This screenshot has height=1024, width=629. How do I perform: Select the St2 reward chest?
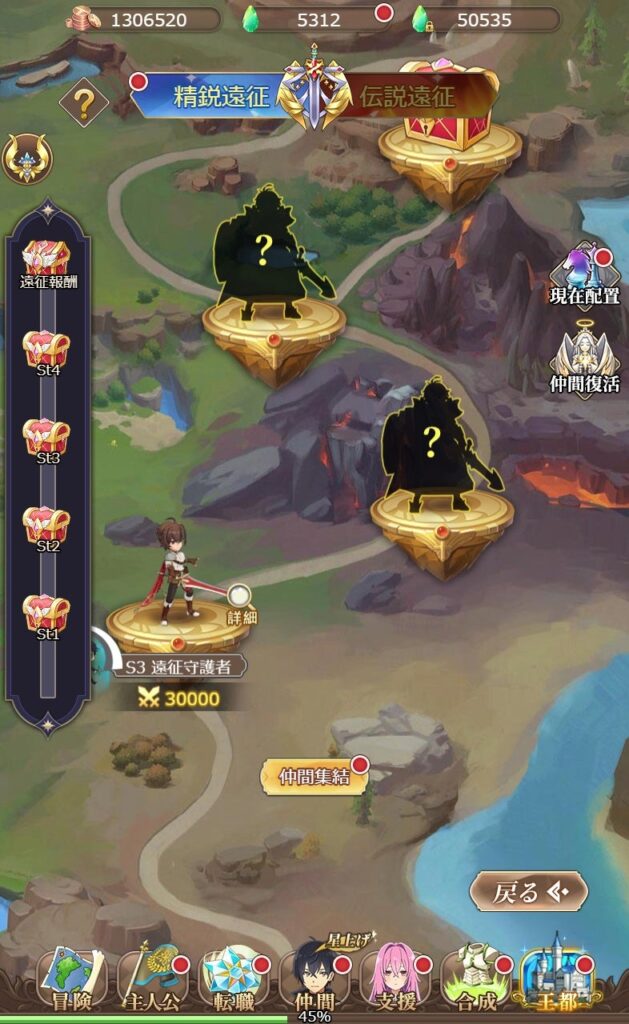tap(47, 527)
